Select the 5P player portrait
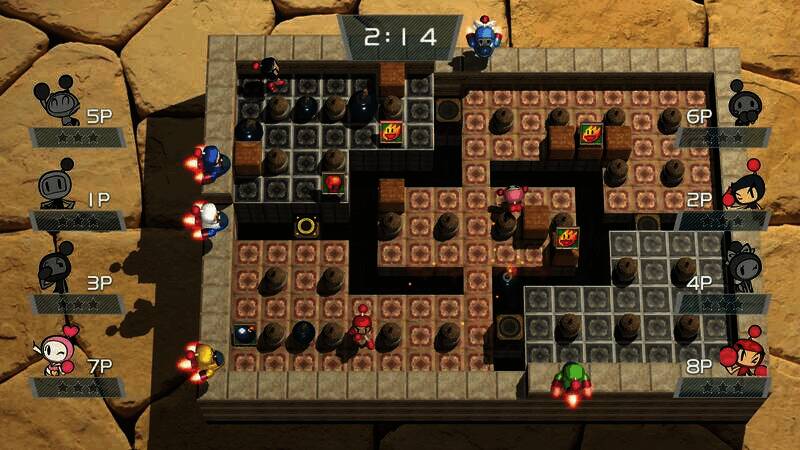The image size is (800, 450). (x=53, y=103)
